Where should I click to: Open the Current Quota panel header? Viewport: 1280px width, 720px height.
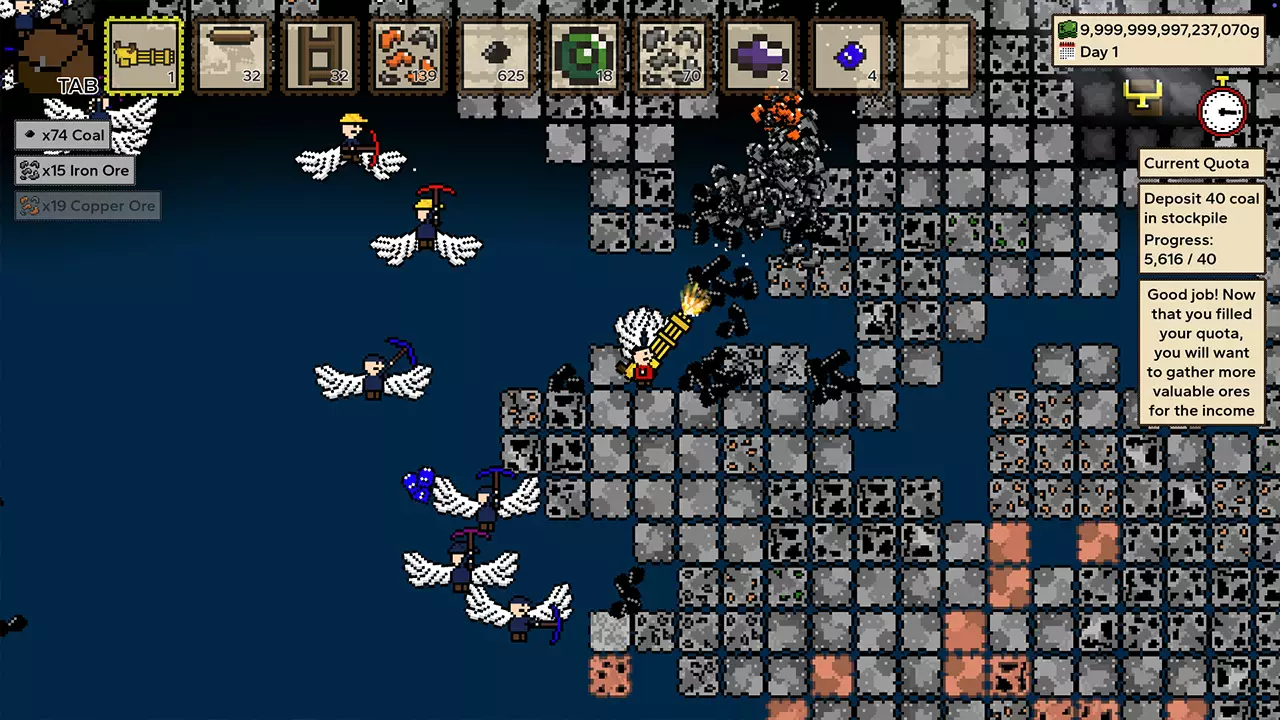tap(1196, 163)
